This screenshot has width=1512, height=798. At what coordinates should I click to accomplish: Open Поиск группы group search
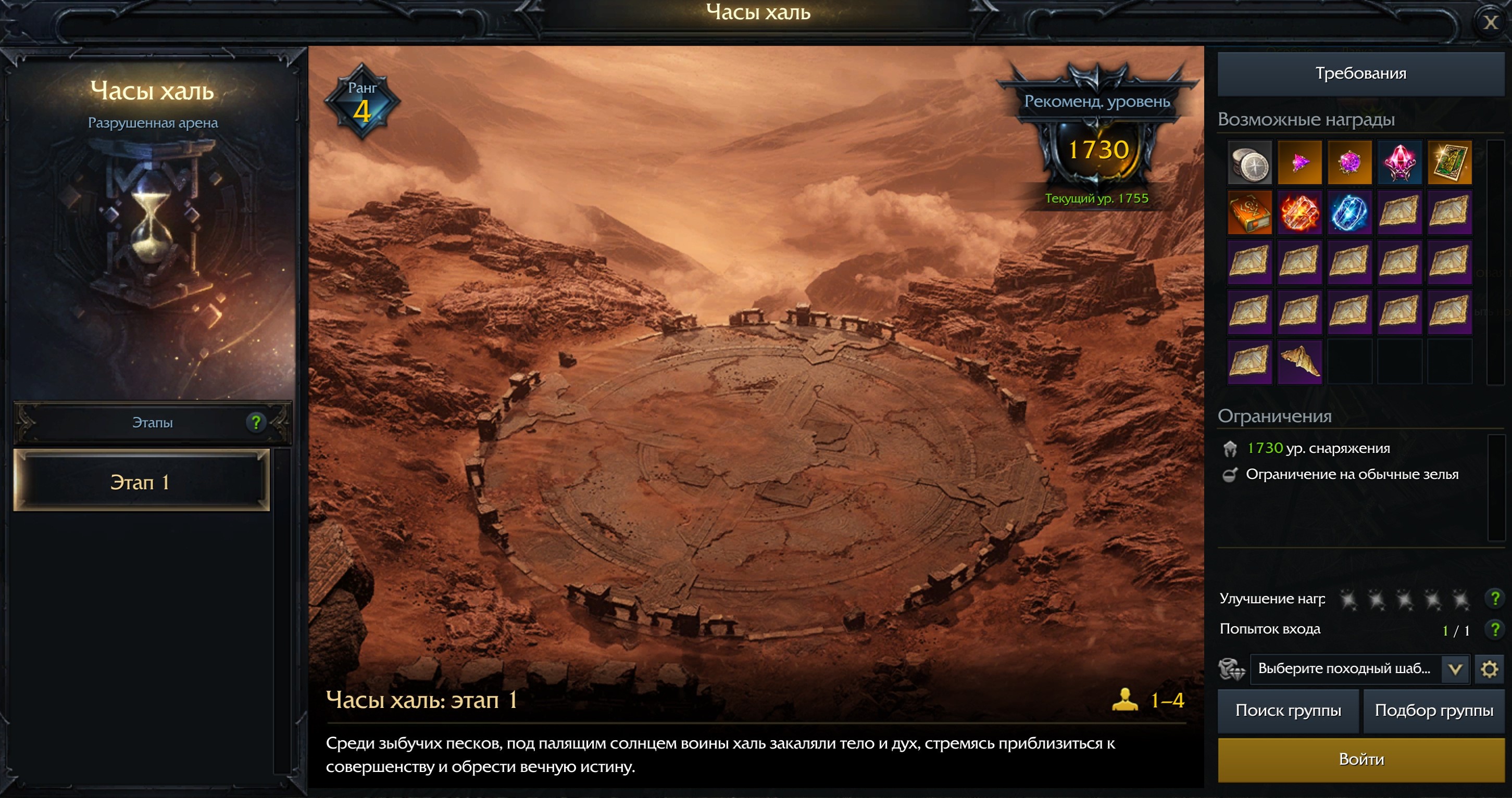click(x=1288, y=711)
